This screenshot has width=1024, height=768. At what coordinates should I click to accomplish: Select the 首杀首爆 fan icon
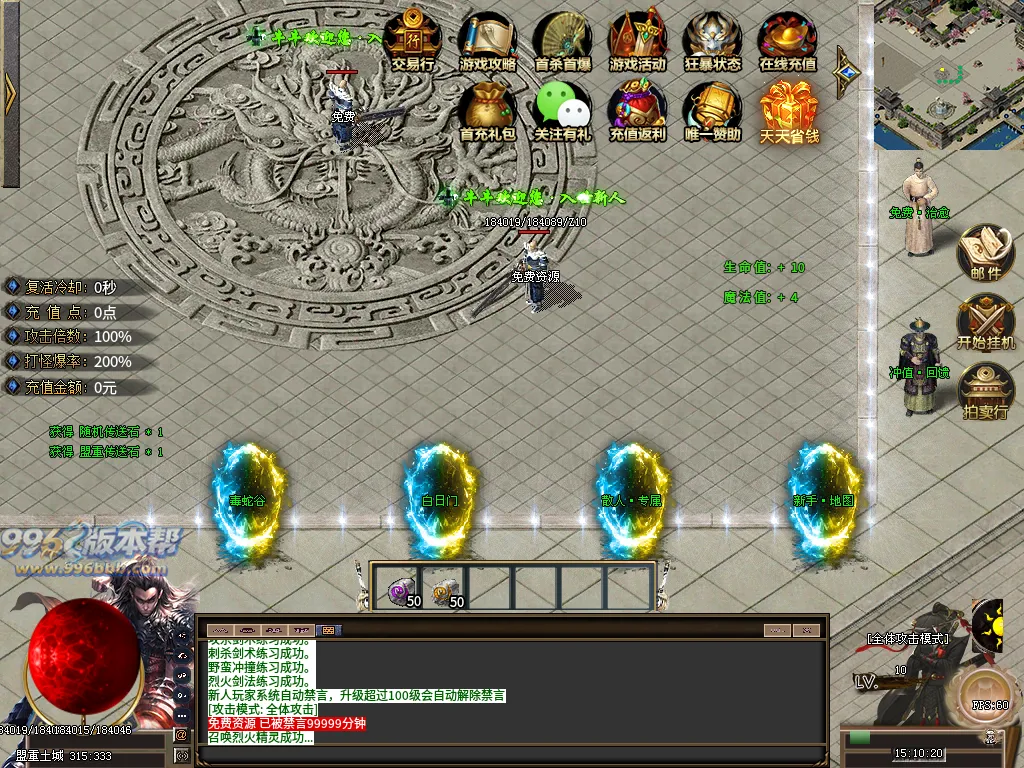[563, 38]
